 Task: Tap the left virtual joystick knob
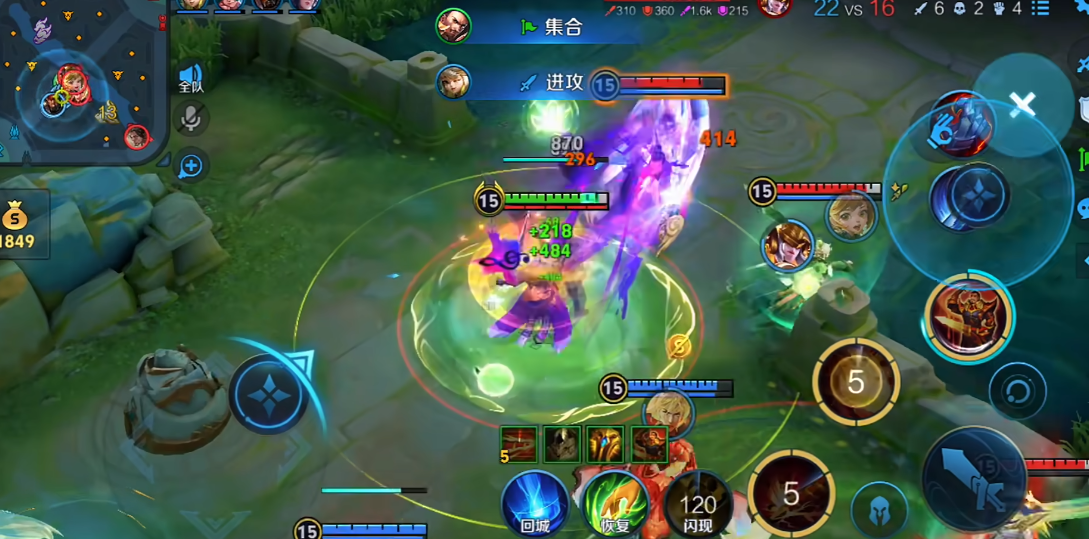click(268, 393)
